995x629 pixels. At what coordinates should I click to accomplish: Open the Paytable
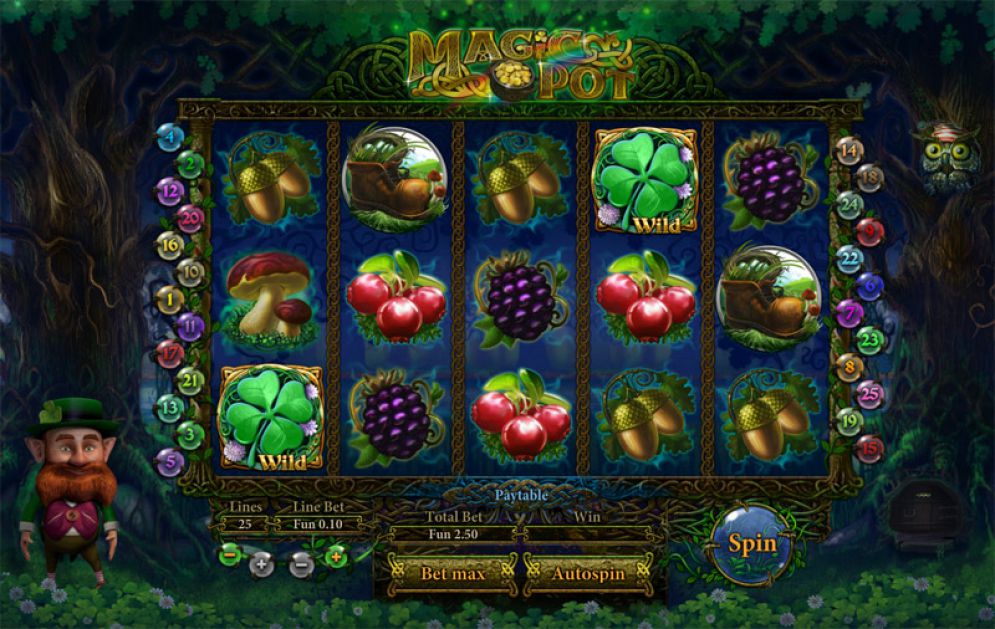(x=520, y=495)
